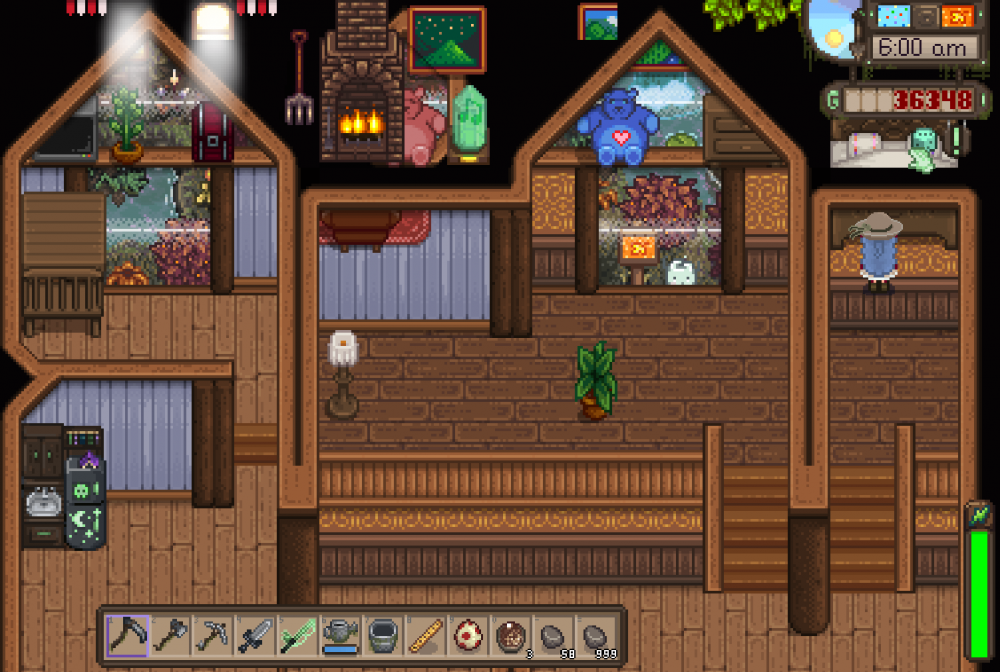Choose the pickaxe hotbar slot
Viewport: 1000px width, 672px height.
[x=213, y=635]
